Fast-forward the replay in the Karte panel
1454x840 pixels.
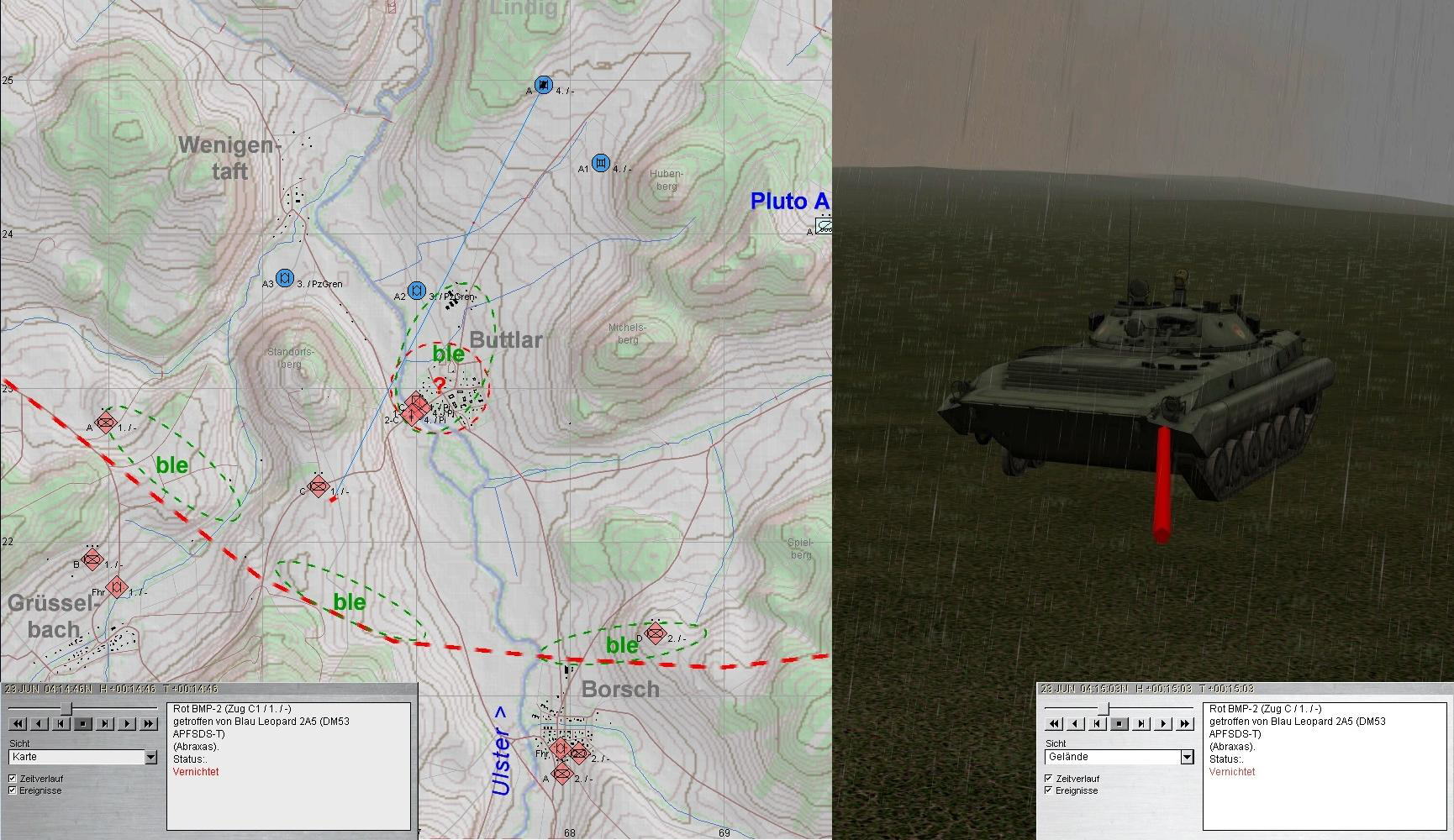[x=149, y=723]
